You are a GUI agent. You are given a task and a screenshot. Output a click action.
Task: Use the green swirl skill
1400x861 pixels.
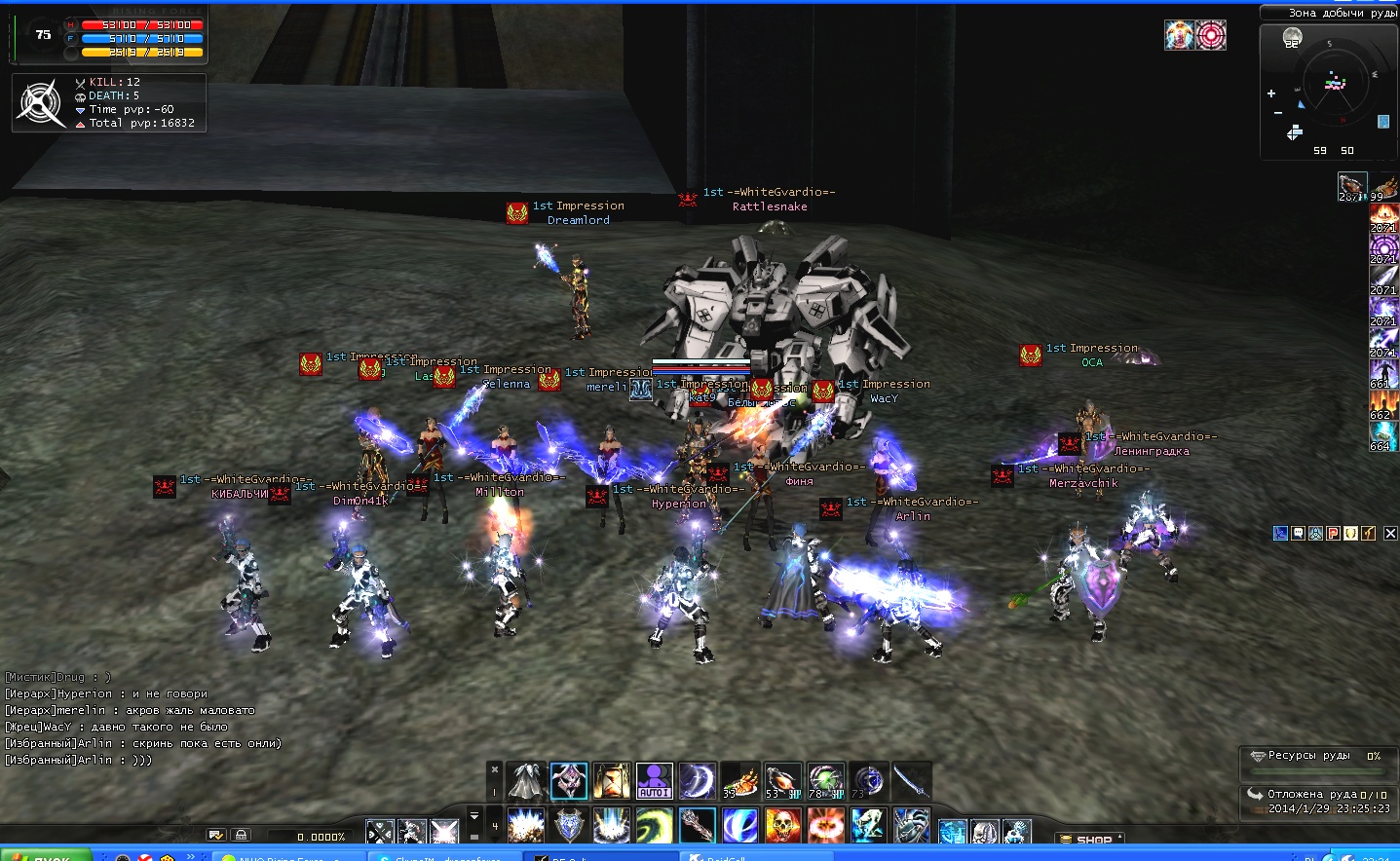(x=655, y=826)
